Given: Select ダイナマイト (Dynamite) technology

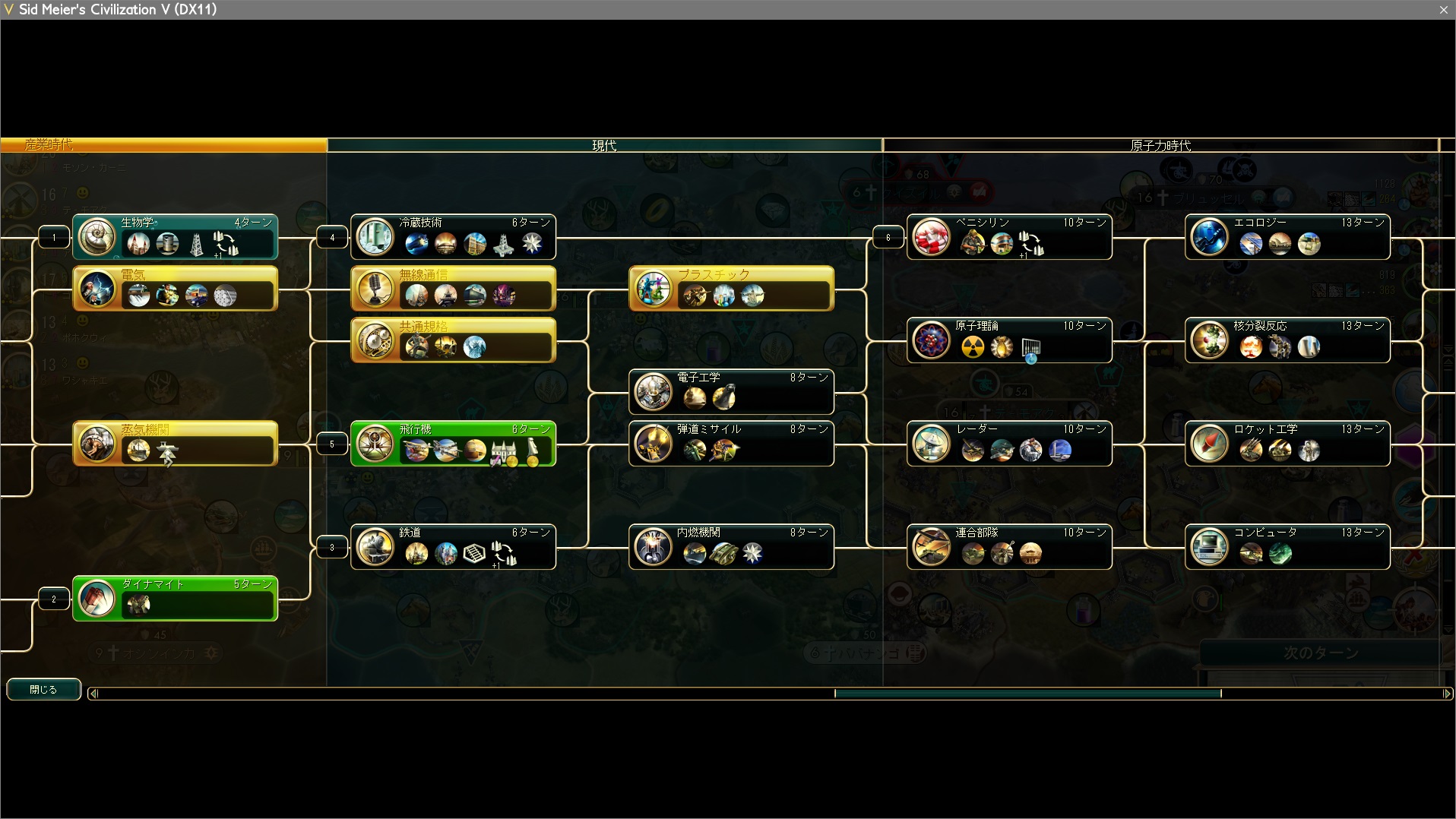Looking at the screenshot, I should pyautogui.click(x=176, y=598).
